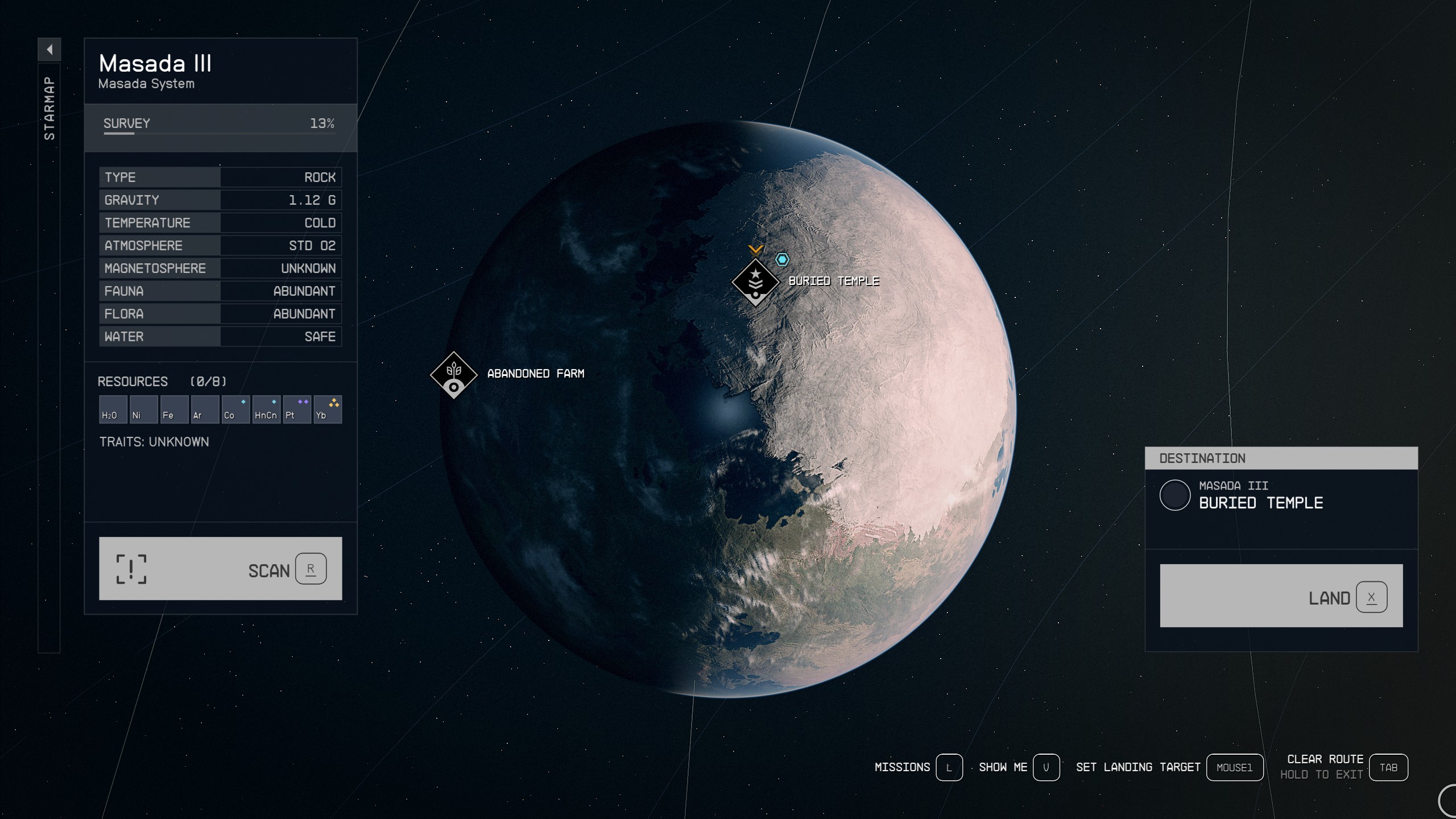Select the Iron (Fe) resource icon
This screenshot has width=1456, height=819.
coord(174,409)
